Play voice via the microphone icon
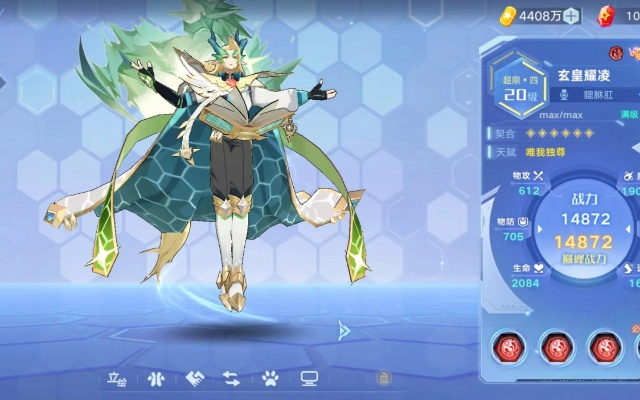The width and height of the screenshot is (640, 400). point(563,94)
